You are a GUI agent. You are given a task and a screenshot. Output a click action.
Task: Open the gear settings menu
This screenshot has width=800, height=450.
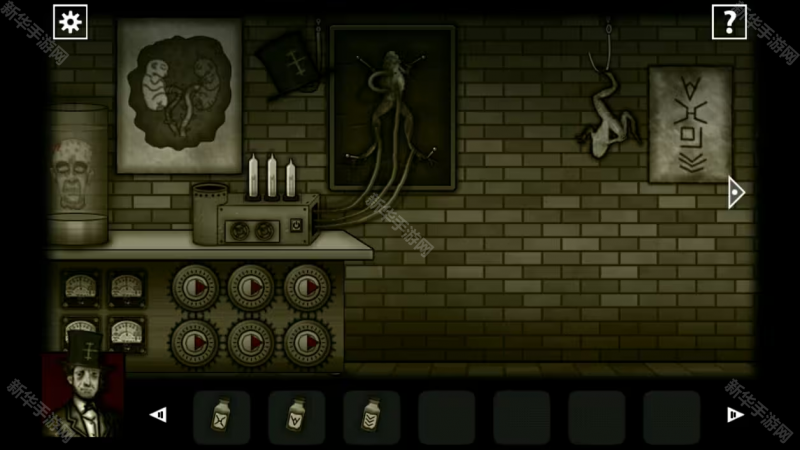[70, 21]
